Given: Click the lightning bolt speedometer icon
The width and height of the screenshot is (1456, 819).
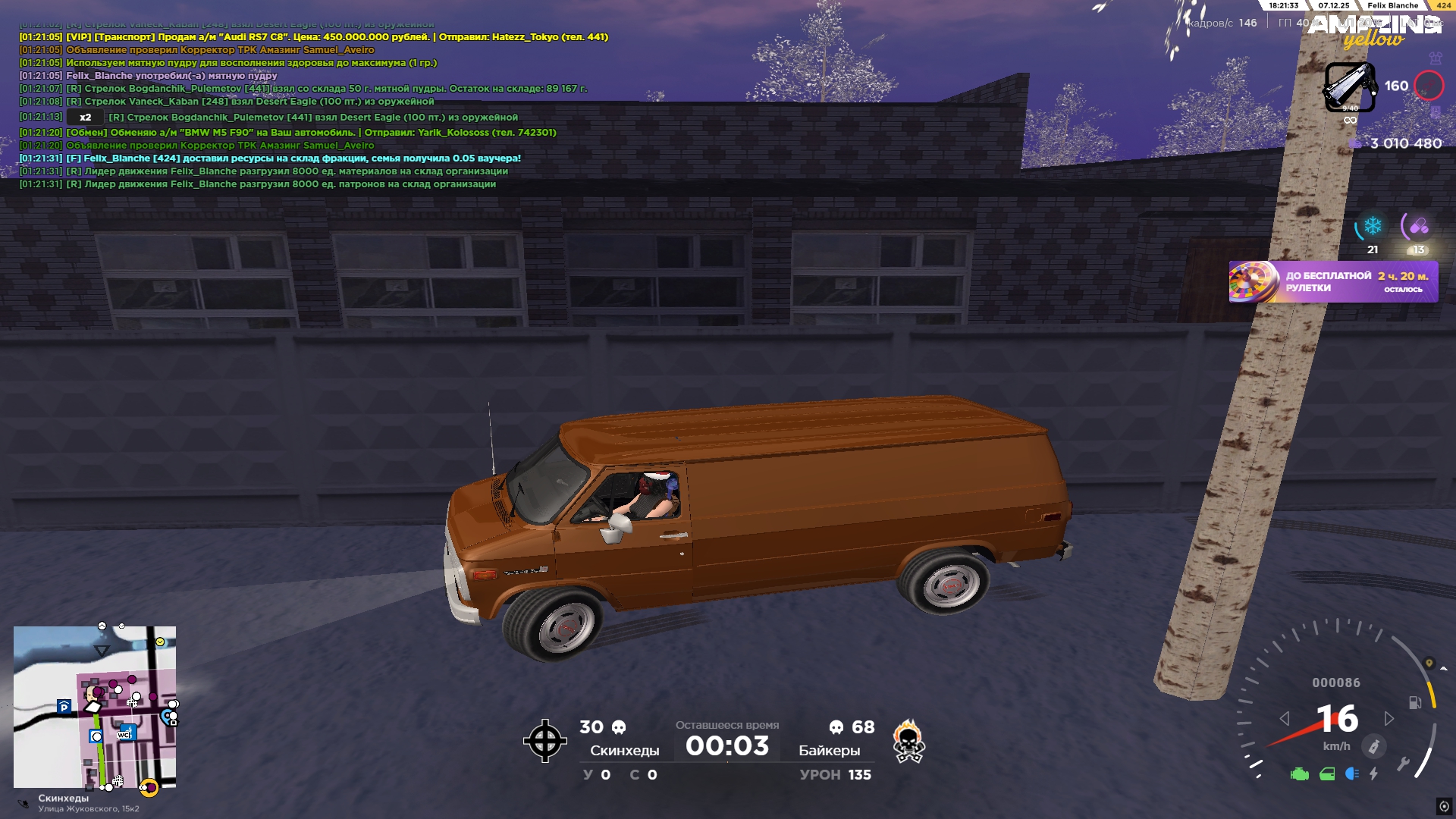Looking at the screenshot, I should pyautogui.click(x=1373, y=773).
